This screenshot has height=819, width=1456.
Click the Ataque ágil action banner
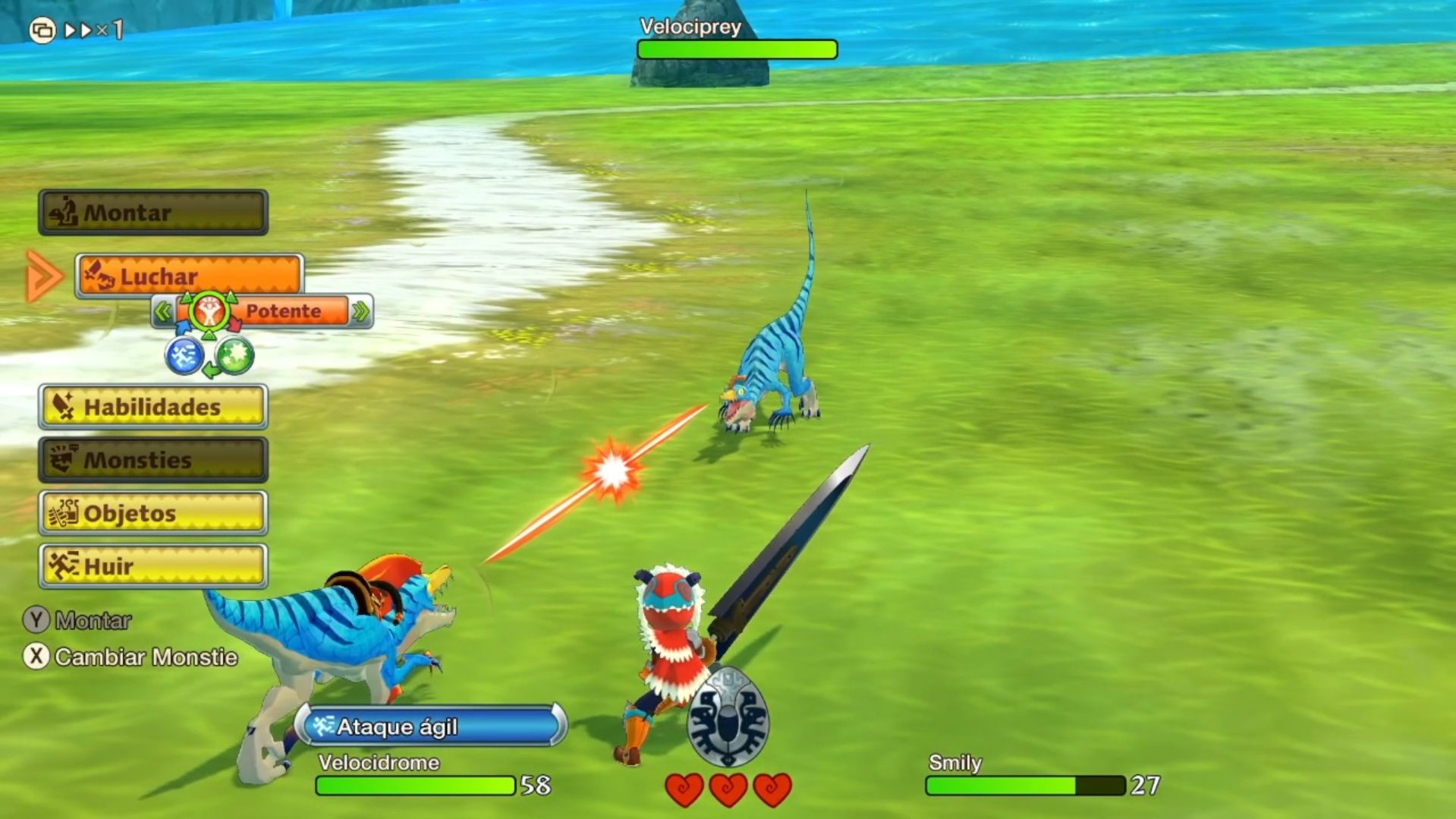431,726
